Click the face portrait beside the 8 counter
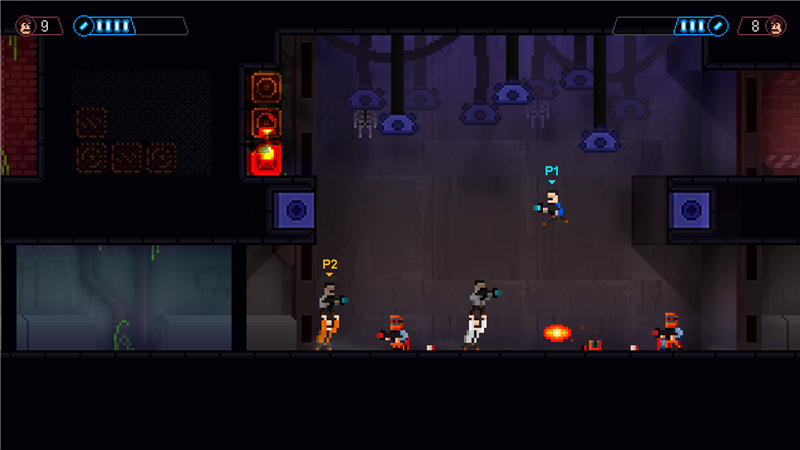800x450 pixels. coord(773,26)
